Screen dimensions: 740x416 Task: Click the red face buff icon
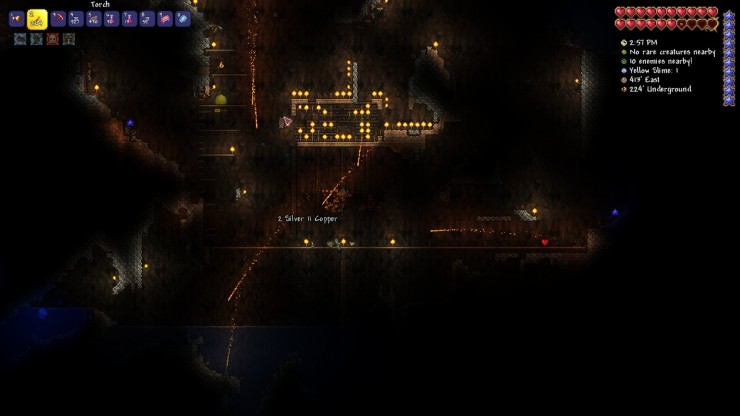click(52, 39)
